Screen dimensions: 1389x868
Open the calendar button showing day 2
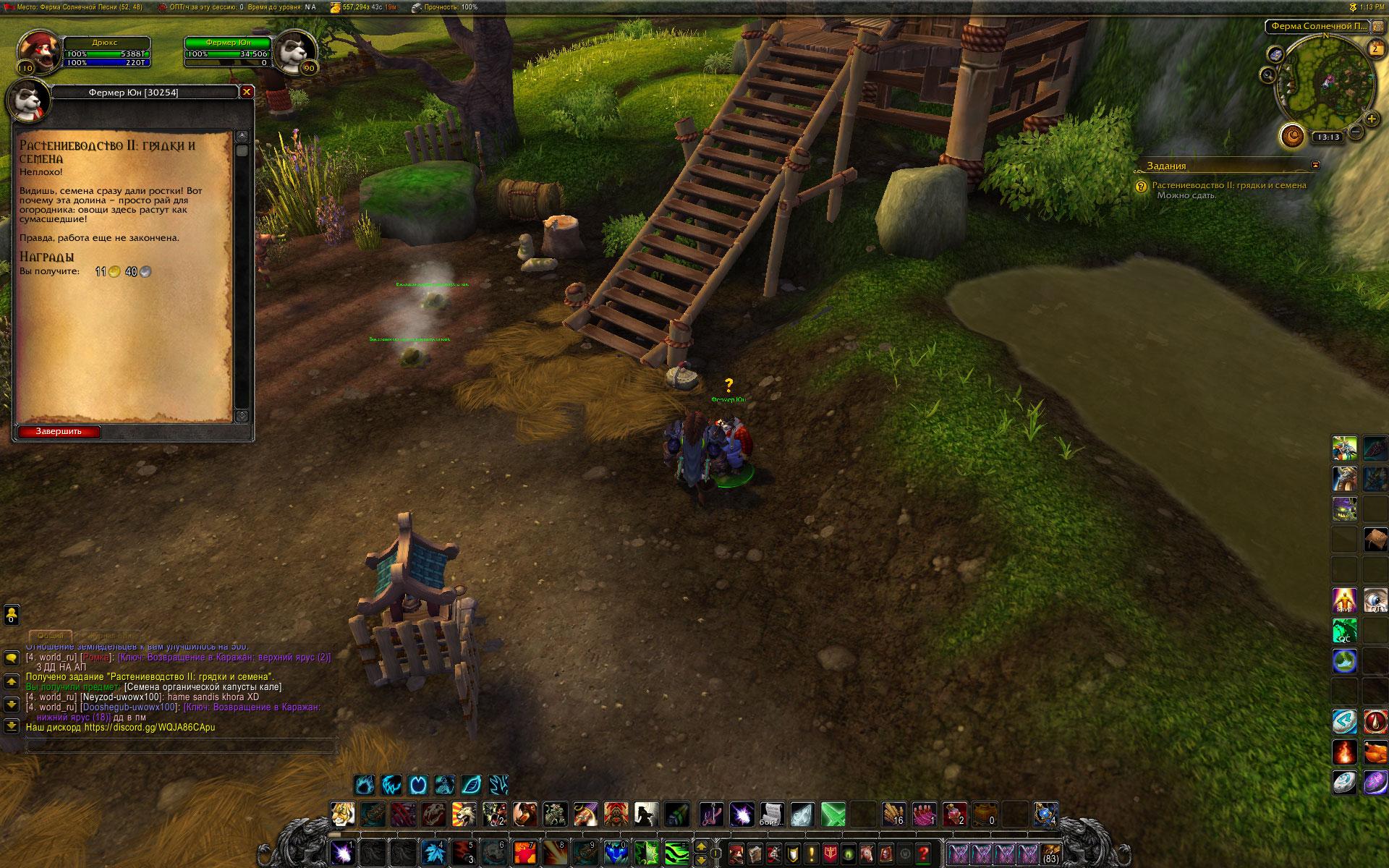coord(1375,49)
